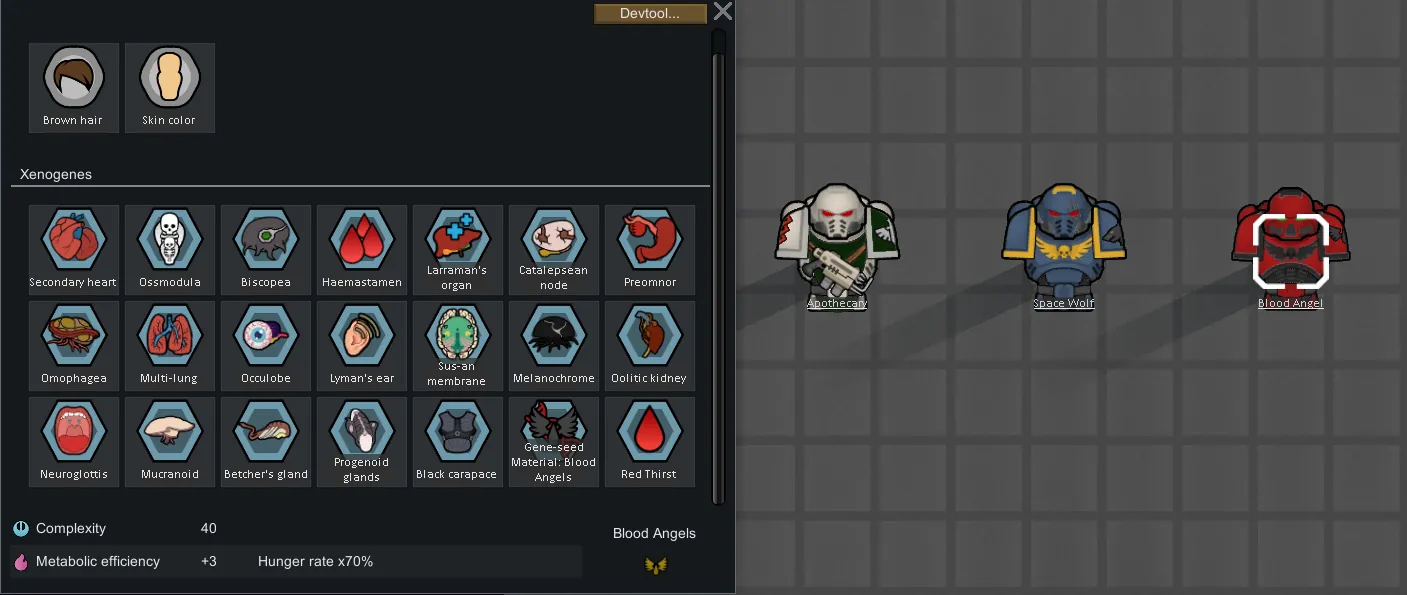Viewport: 1407px width, 595px height.
Task: Inspect the Omophagea gene
Action: click(73, 345)
